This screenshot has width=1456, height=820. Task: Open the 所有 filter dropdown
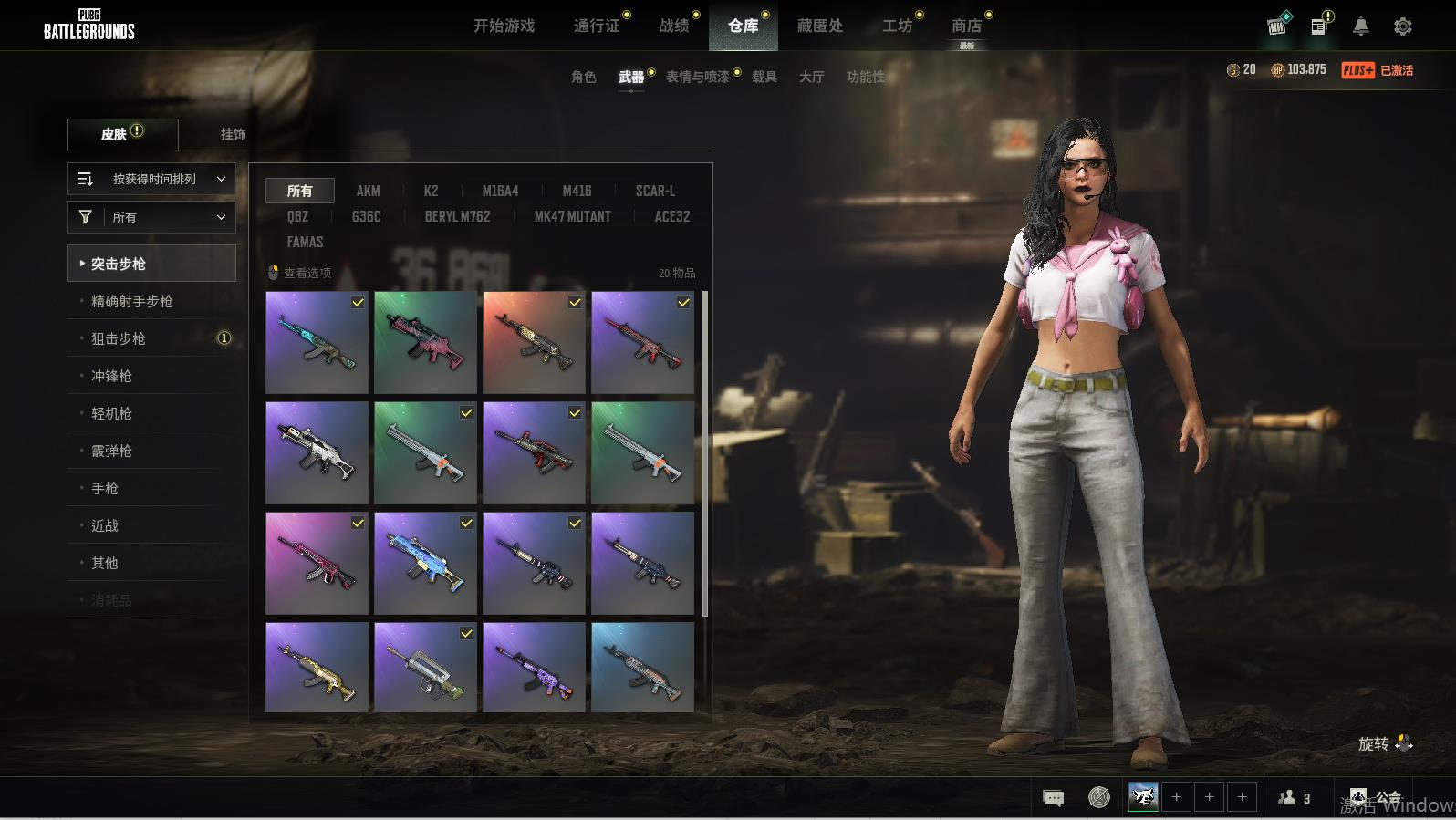tap(151, 217)
